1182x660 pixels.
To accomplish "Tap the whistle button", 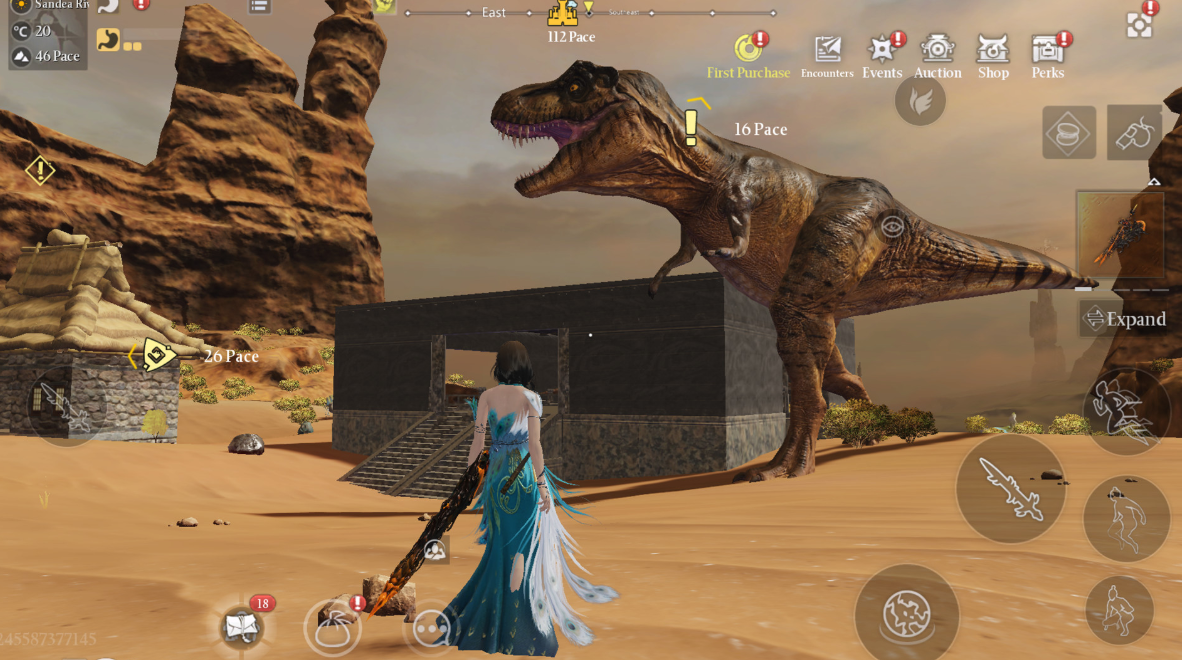I will [x=1134, y=132].
